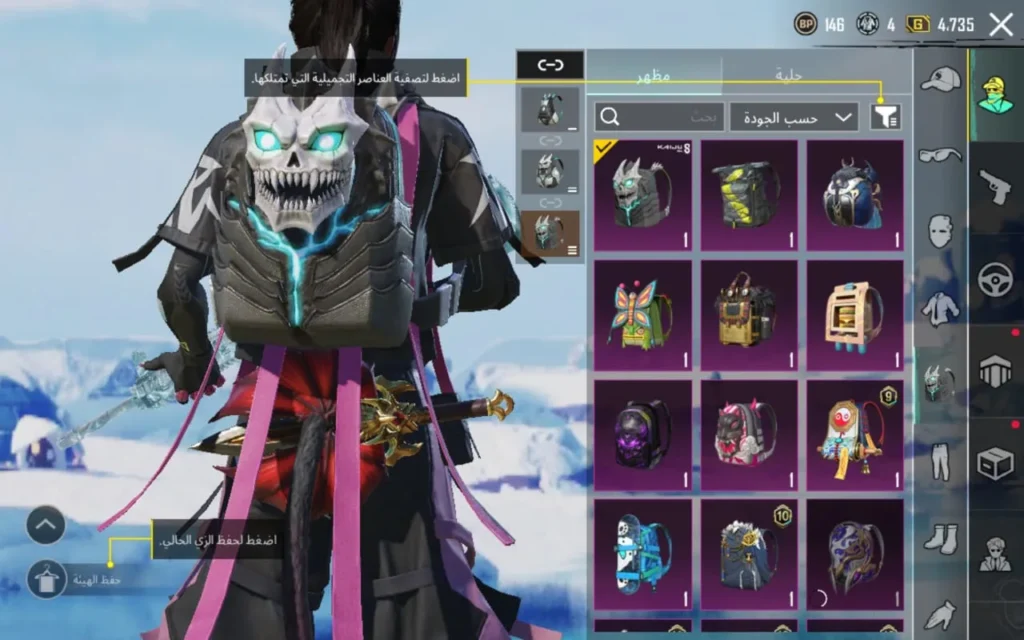Open the حسب الجودة sort dropdown
1024x640 pixels.
(x=794, y=117)
